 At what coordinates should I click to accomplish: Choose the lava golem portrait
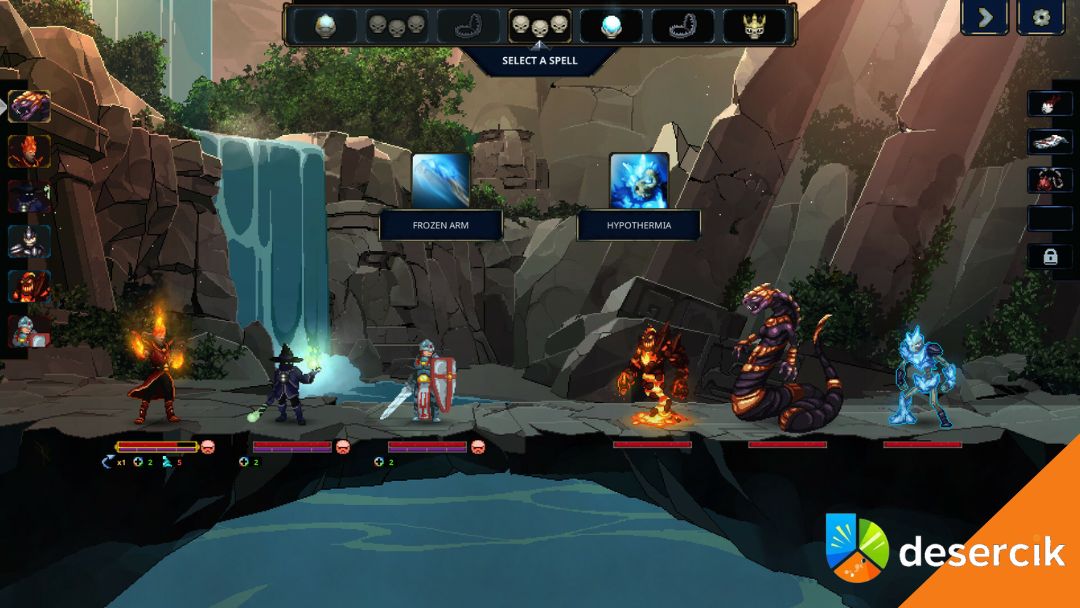[x=30, y=286]
